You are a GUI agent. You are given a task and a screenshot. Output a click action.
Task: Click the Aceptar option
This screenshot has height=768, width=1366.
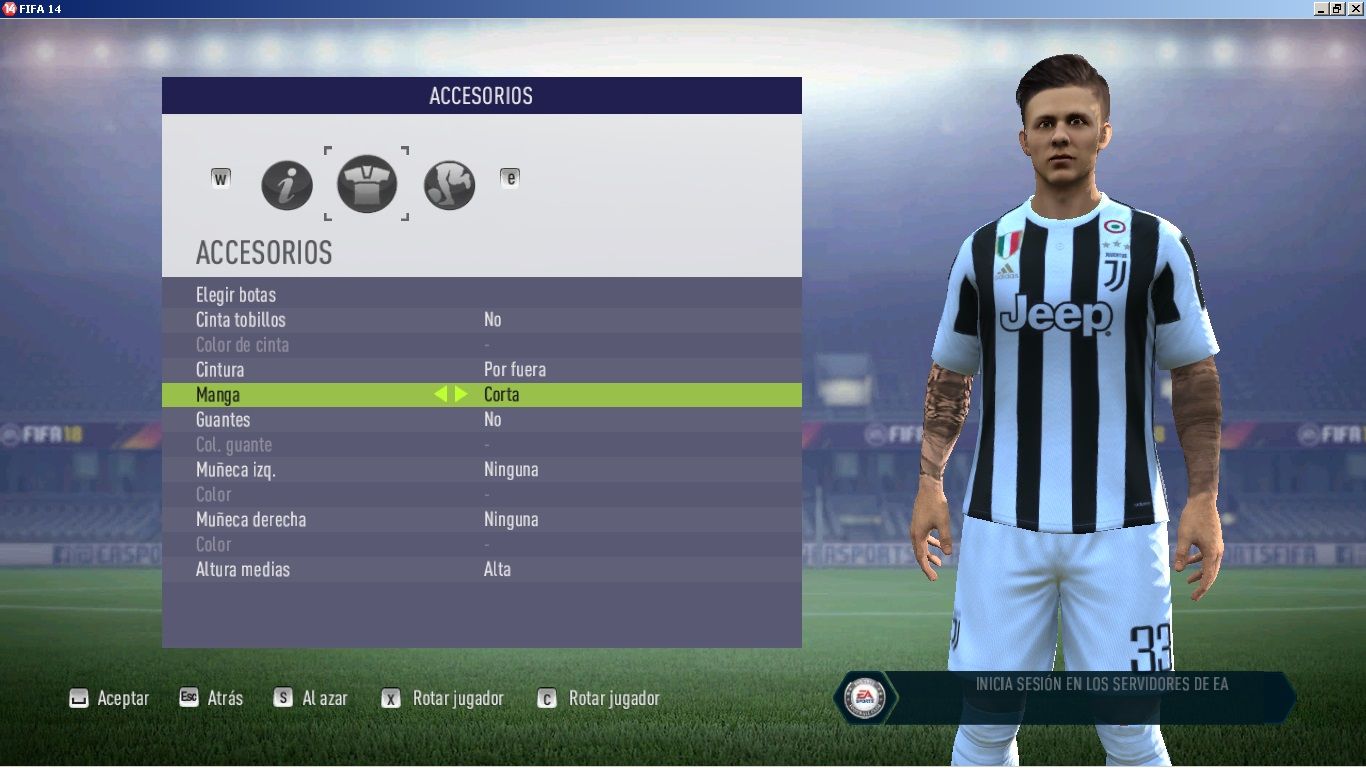point(109,699)
